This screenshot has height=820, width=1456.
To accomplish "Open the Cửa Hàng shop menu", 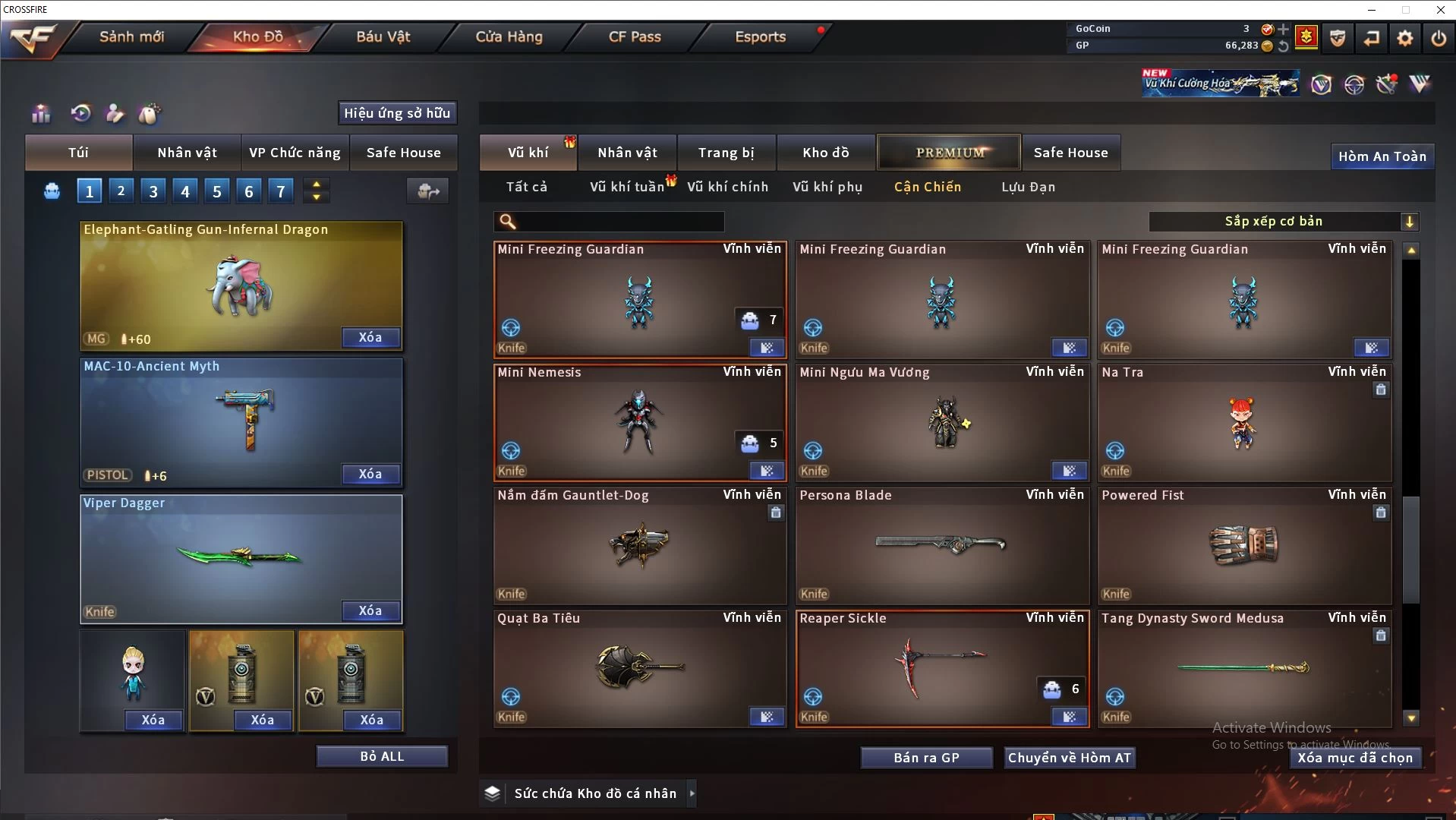I will tap(509, 36).
